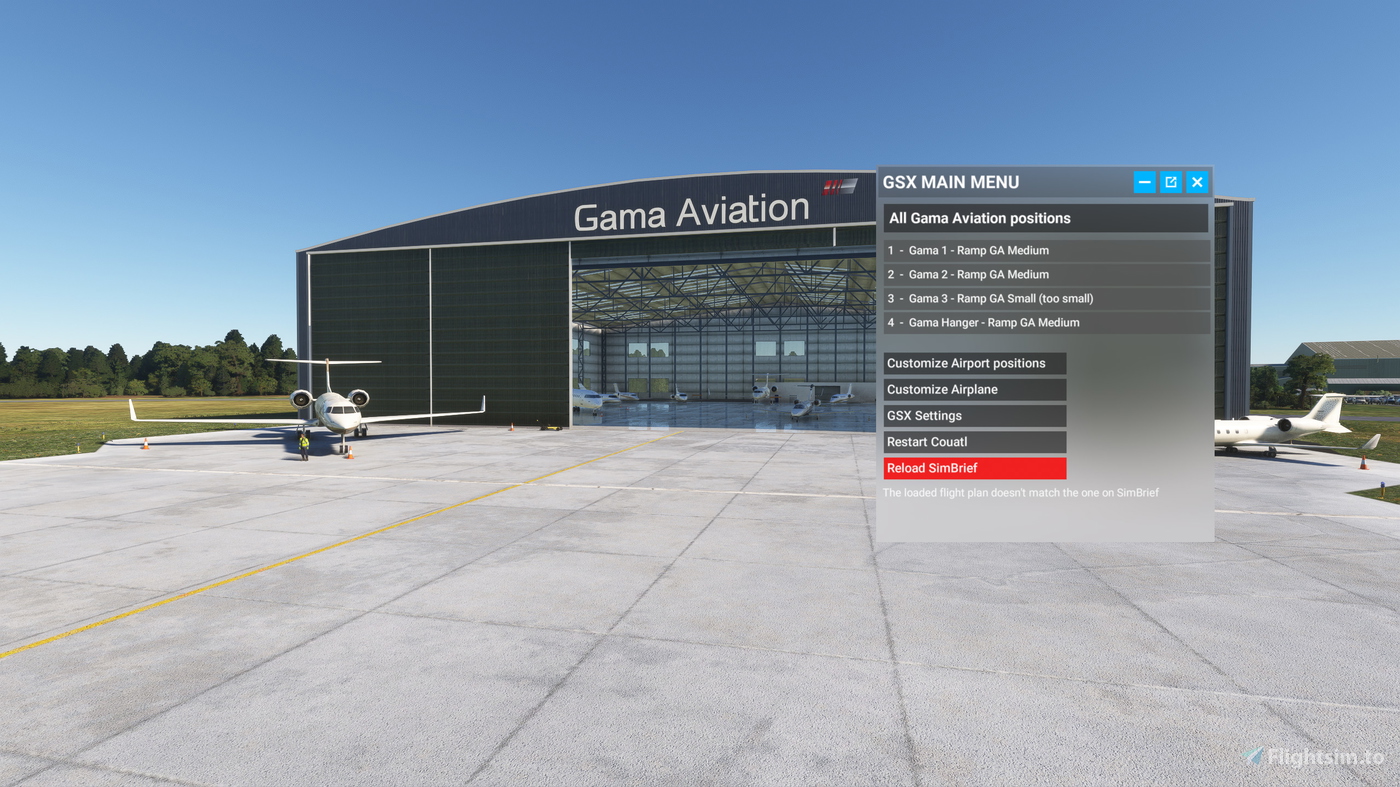Open GSX Settings
Viewport: 1400px width, 787px height.
coord(975,414)
